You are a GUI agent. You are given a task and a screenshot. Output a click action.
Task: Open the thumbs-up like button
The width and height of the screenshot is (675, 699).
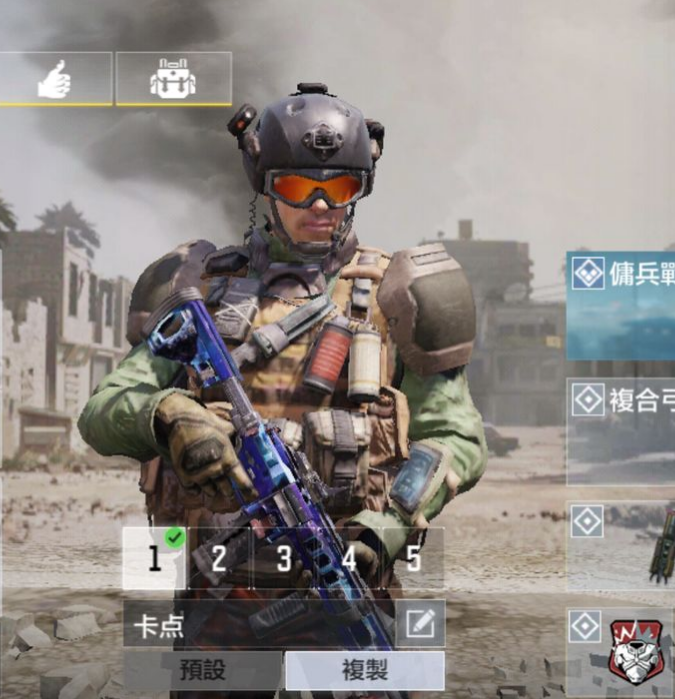point(54,80)
